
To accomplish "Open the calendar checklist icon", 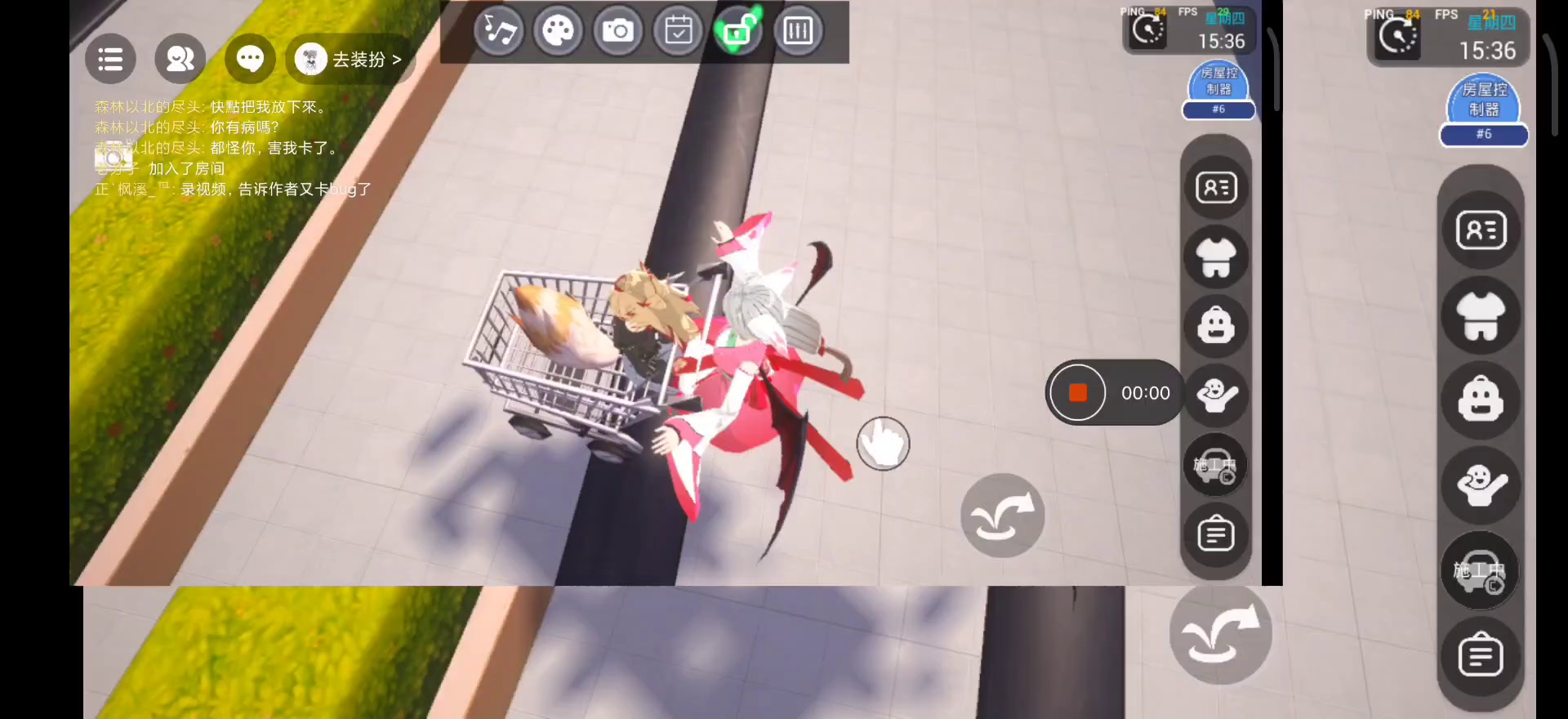I will point(678,32).
